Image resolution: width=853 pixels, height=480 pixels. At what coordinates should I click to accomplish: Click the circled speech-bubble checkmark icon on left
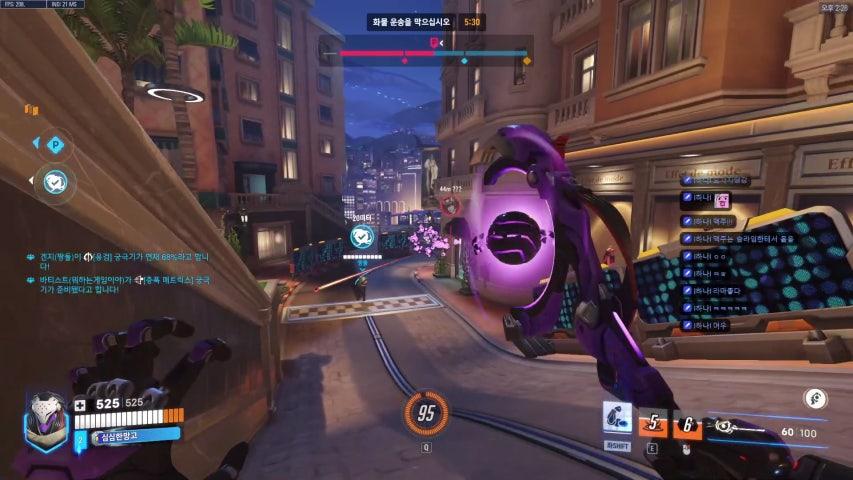(x=55, y=182)
